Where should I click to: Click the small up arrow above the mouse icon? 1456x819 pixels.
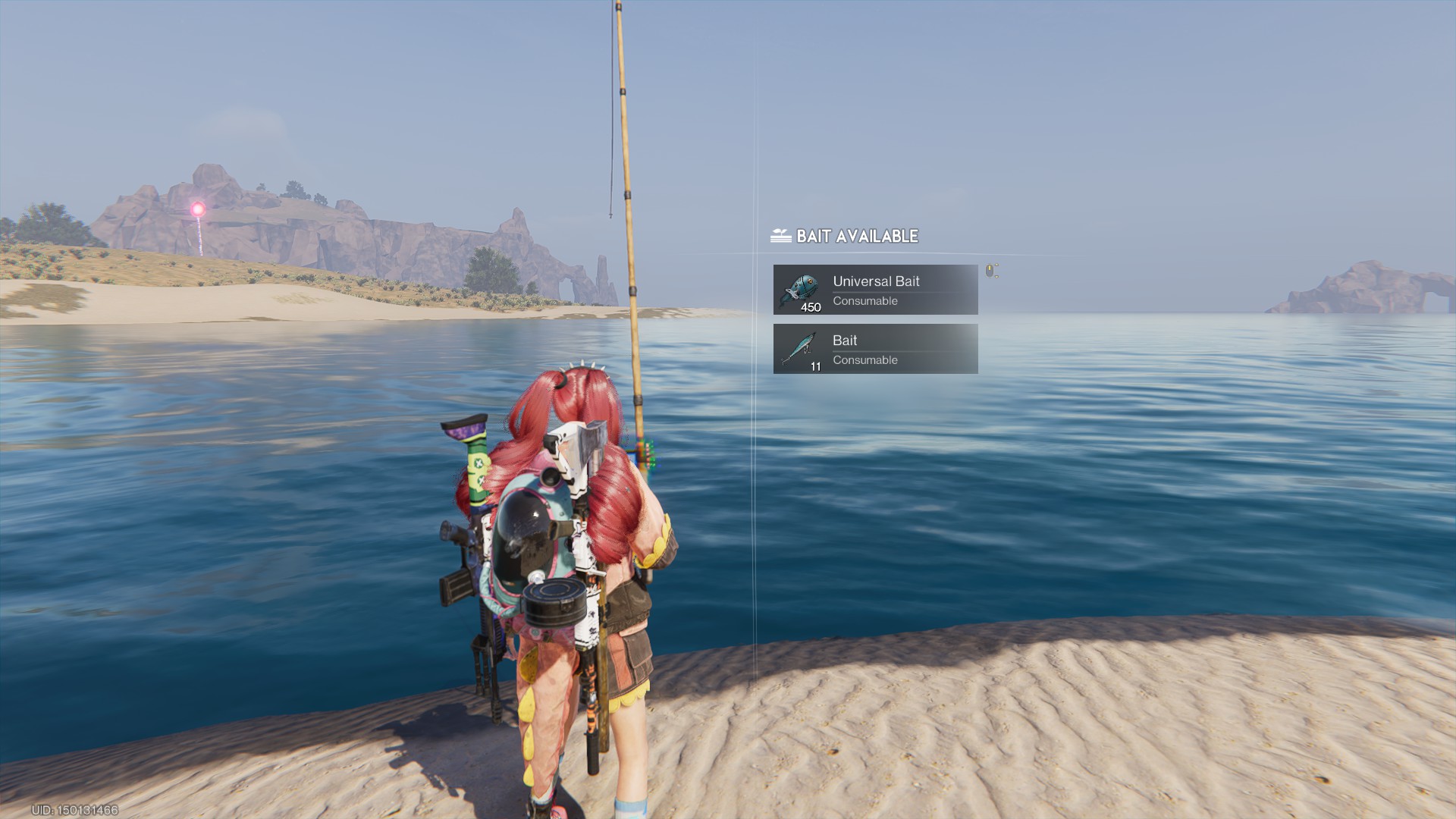point(996,265)
